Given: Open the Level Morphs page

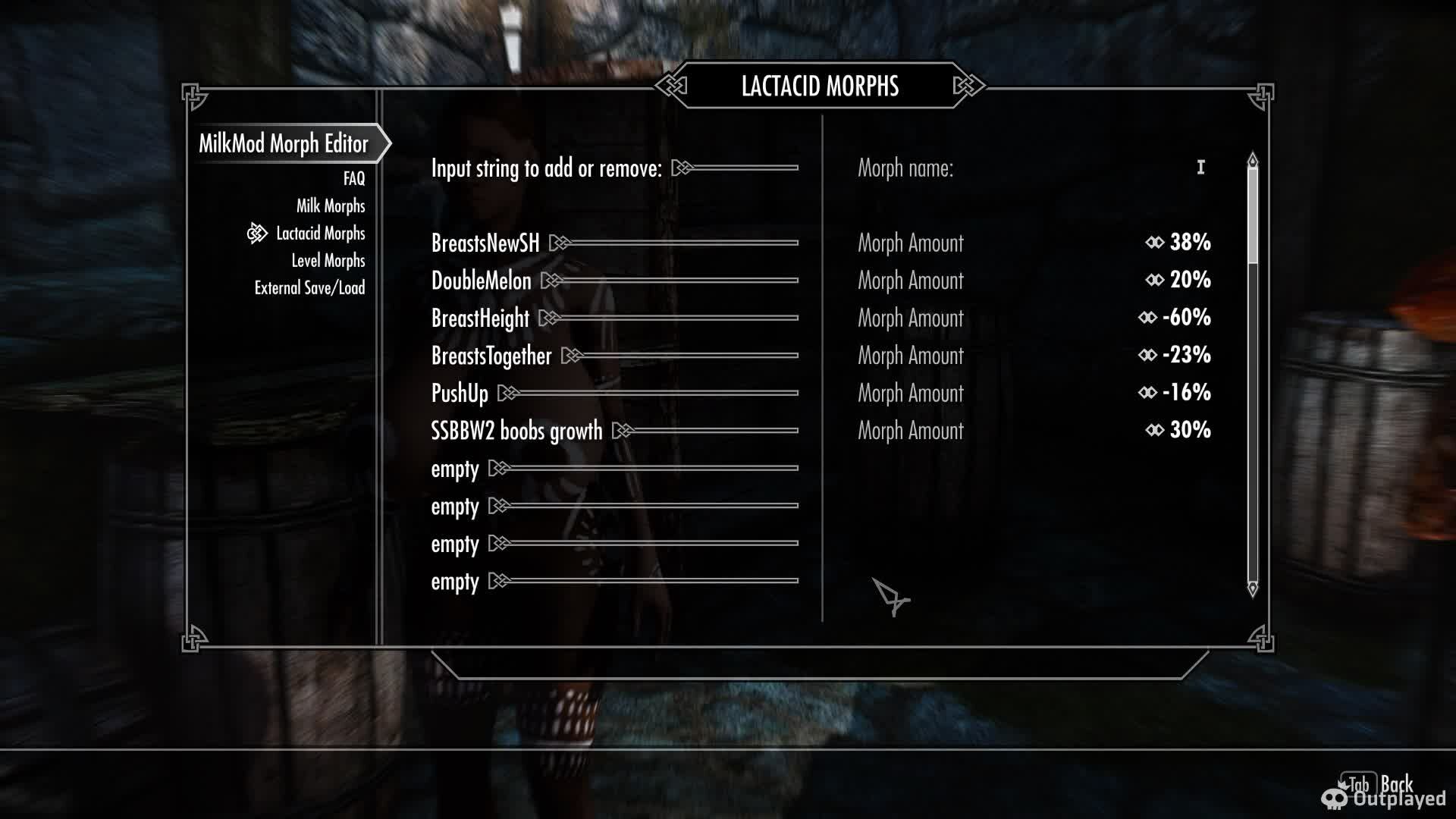Looking at the screenshot, I should click(328, 261).
